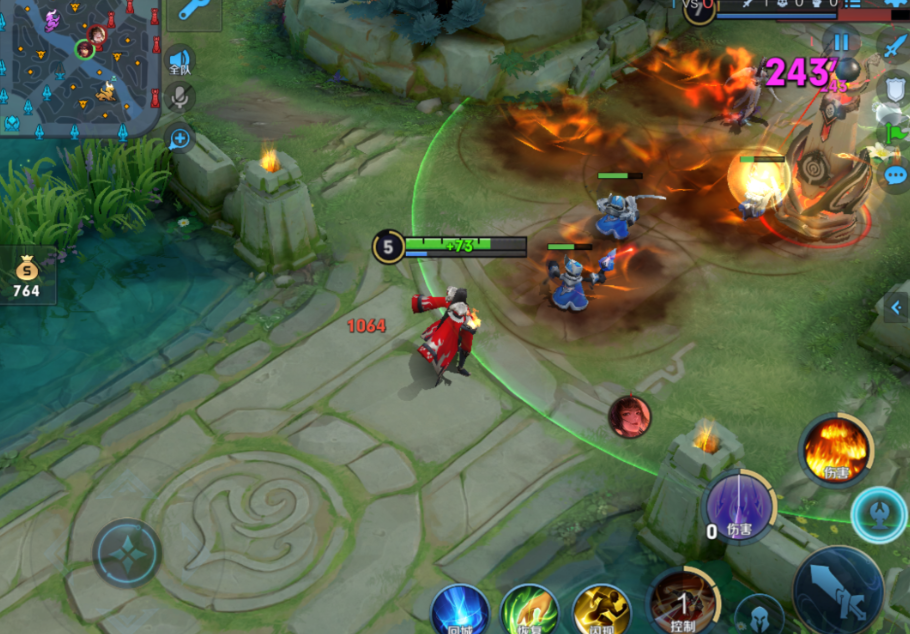Hit the large sword basic attack button
The height and width of the screenshot is (634, 910).
pos(838,590)
